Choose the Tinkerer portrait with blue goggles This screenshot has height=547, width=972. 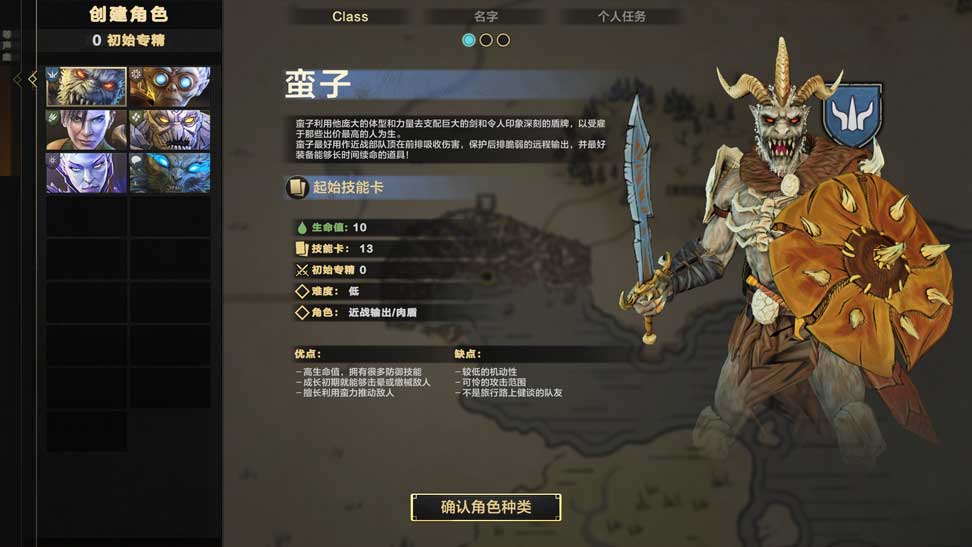point(170,87)
